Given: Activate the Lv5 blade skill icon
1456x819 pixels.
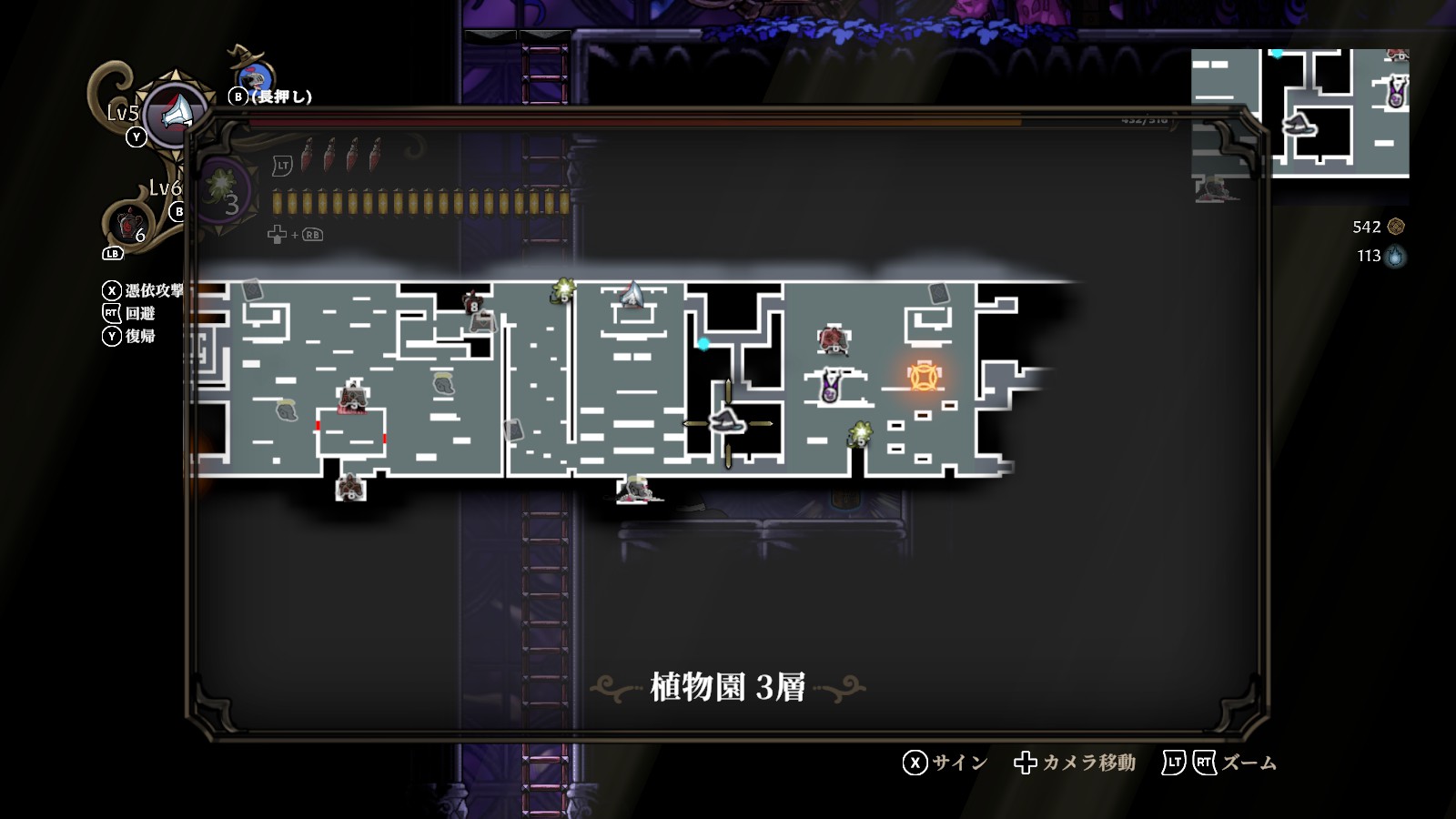Looking at the screenshot, I should tap(177, 113).
